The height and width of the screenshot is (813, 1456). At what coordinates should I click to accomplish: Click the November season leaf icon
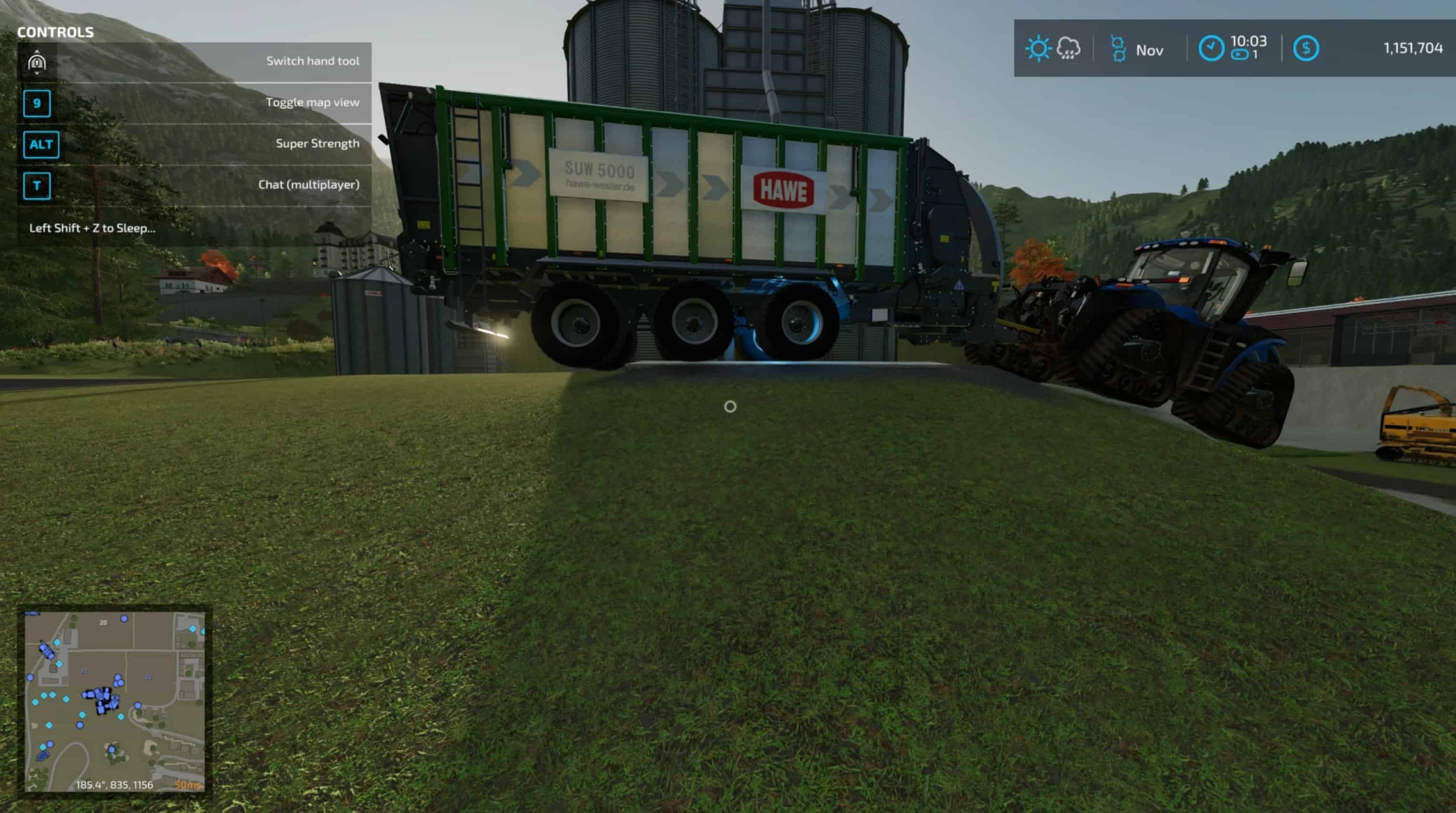click(x=1120, y=50)
